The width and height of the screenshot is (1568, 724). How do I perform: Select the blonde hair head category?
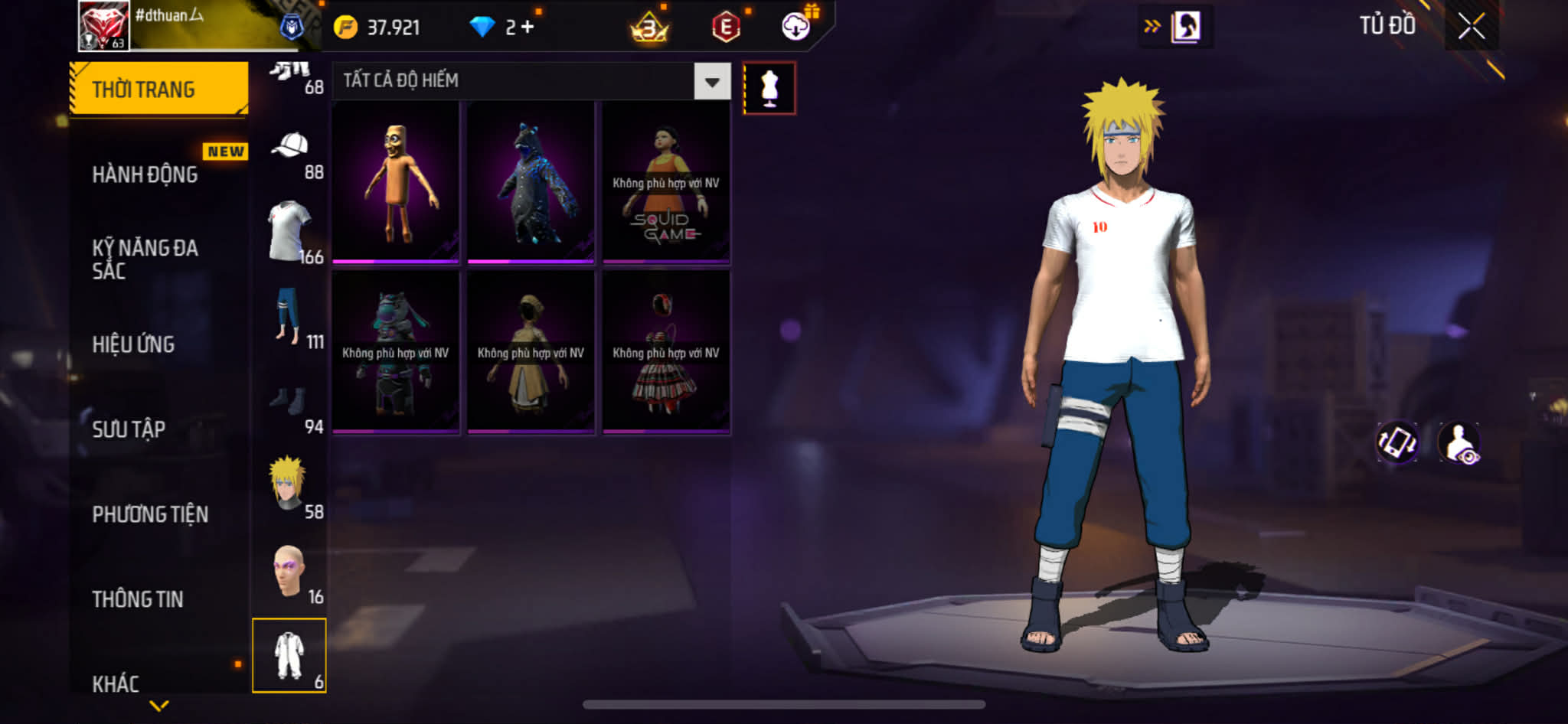(288, 485)
